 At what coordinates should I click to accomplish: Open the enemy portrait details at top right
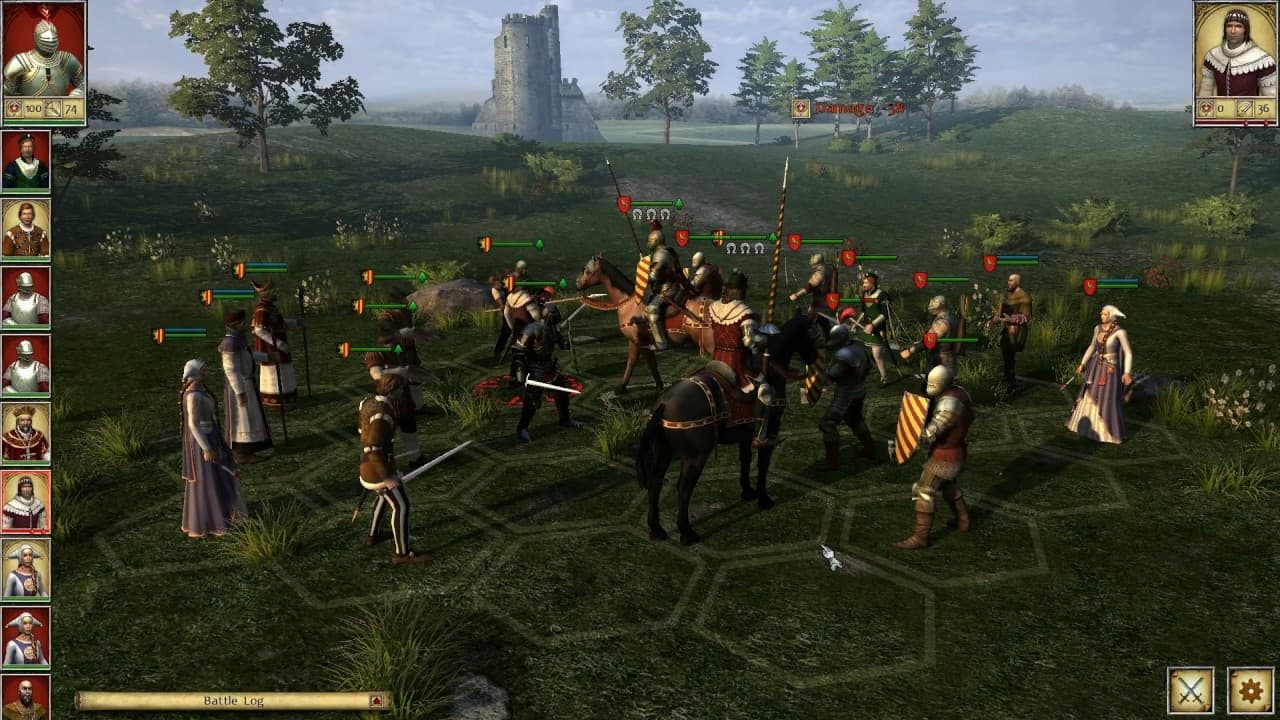pos(1232,55)
